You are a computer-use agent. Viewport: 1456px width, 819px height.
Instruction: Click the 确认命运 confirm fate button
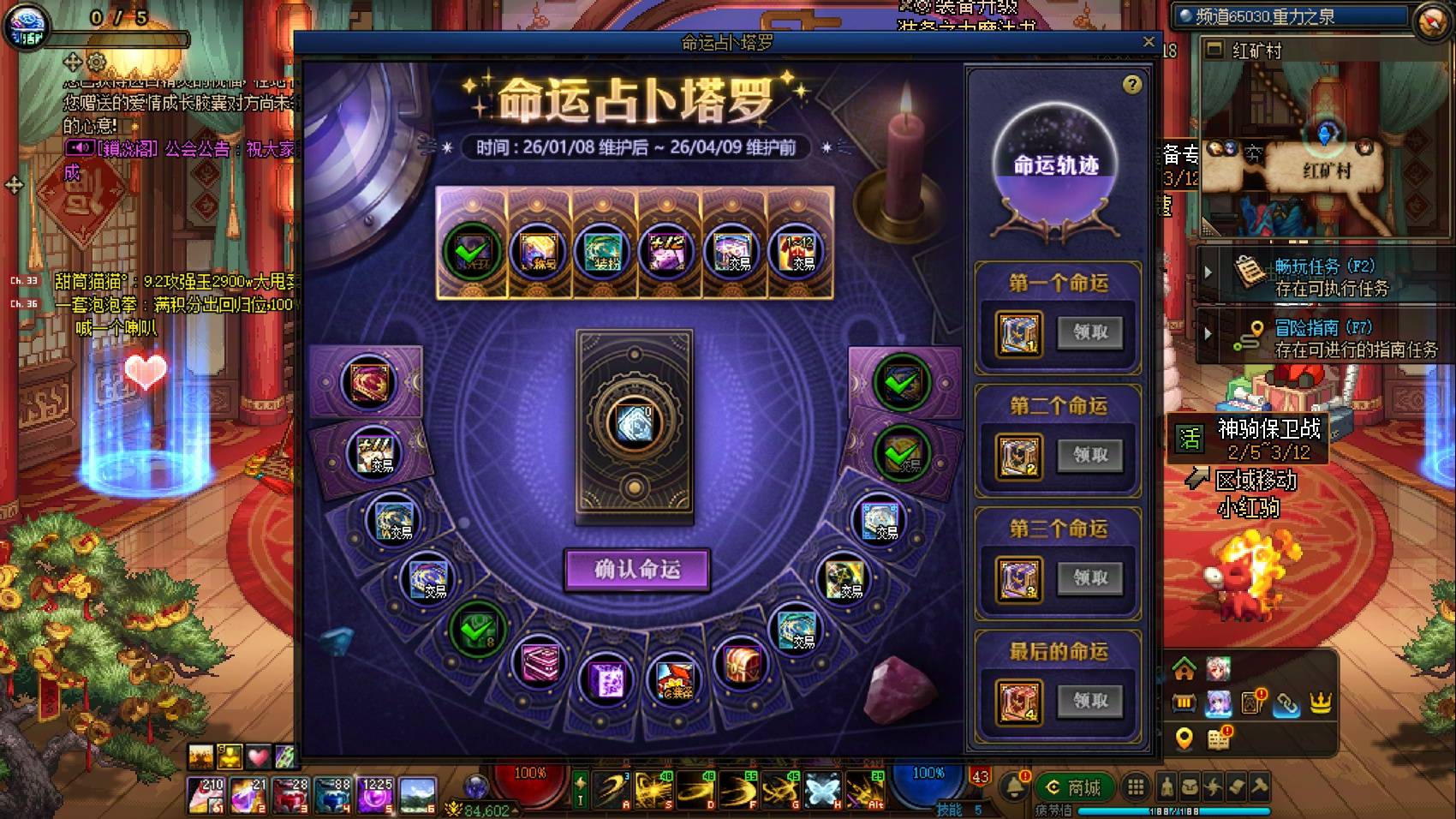pos(638,570)
